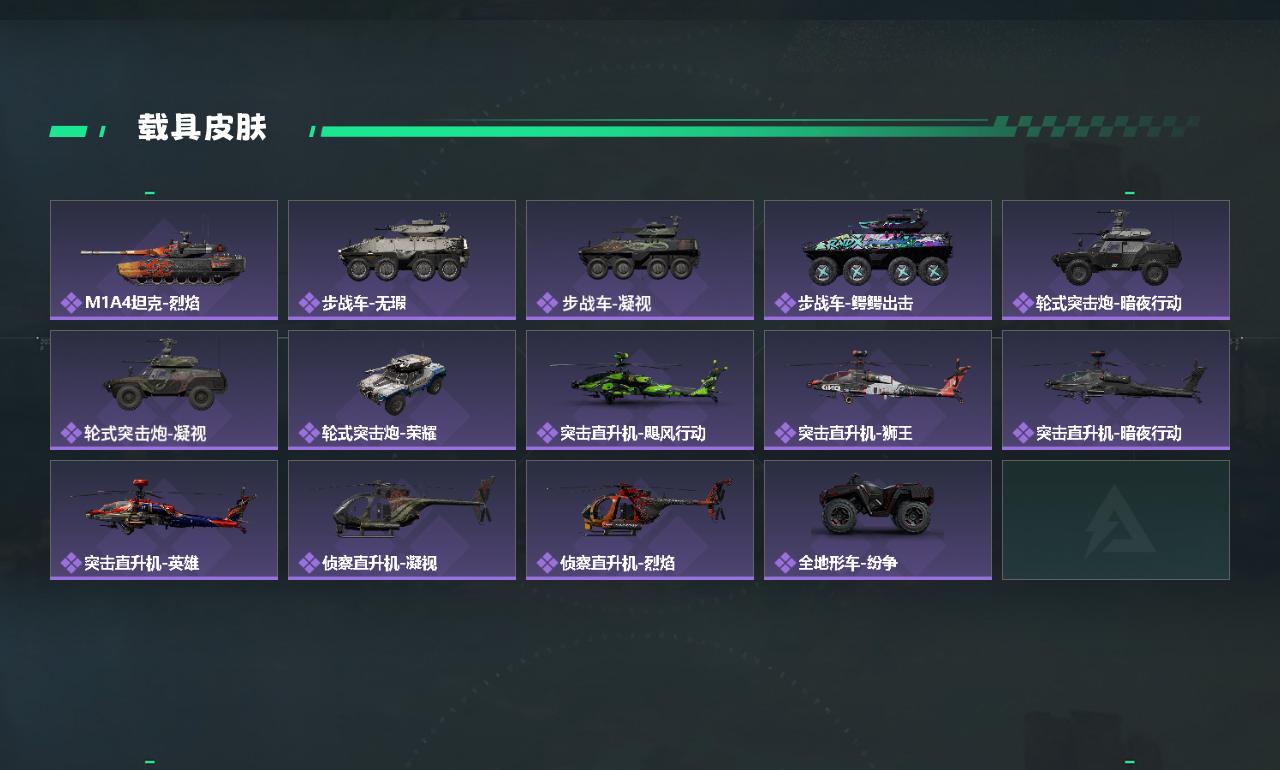Click the 轮式突击炮-凝视 skin tile
This screenshot has width=1280, height=770.
(x=164, y=389)
